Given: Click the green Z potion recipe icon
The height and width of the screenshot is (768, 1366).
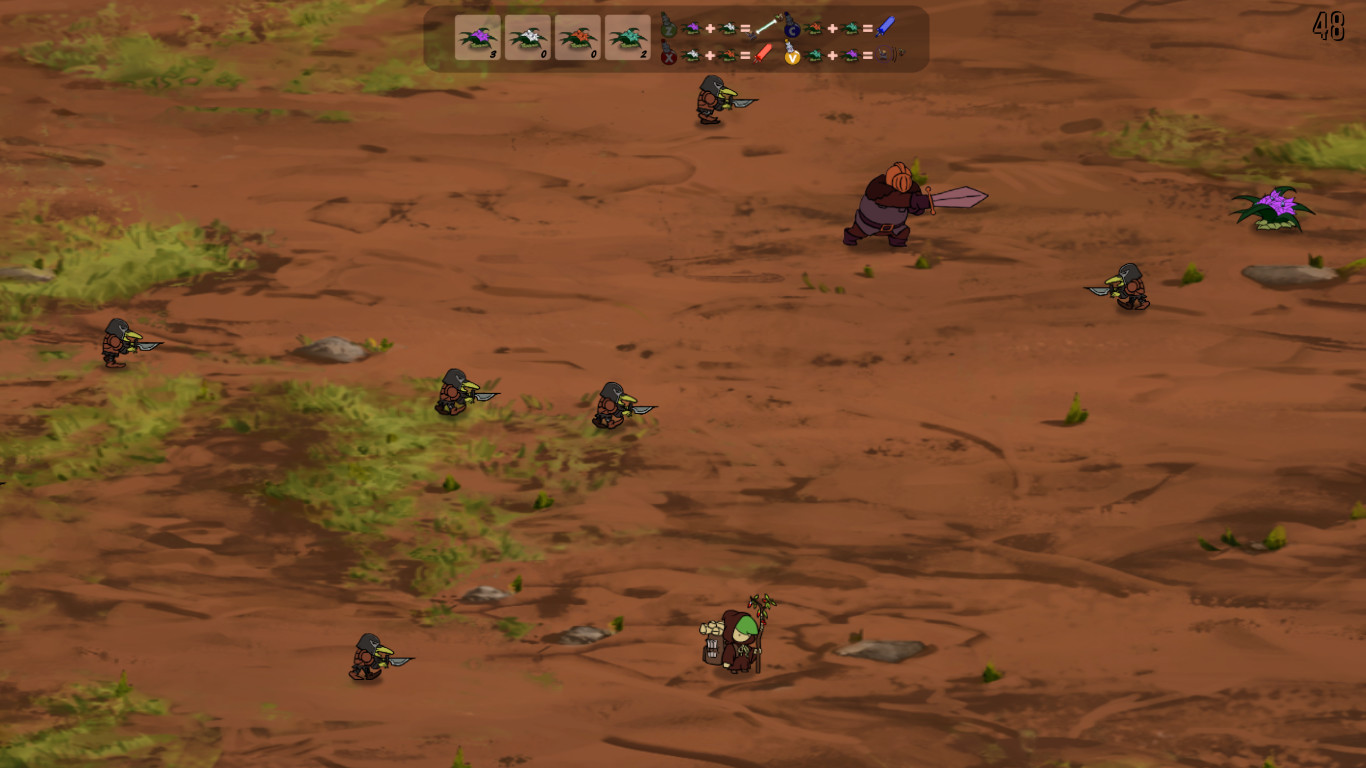Looking at the screenshot, I should (x=668, y=27).
